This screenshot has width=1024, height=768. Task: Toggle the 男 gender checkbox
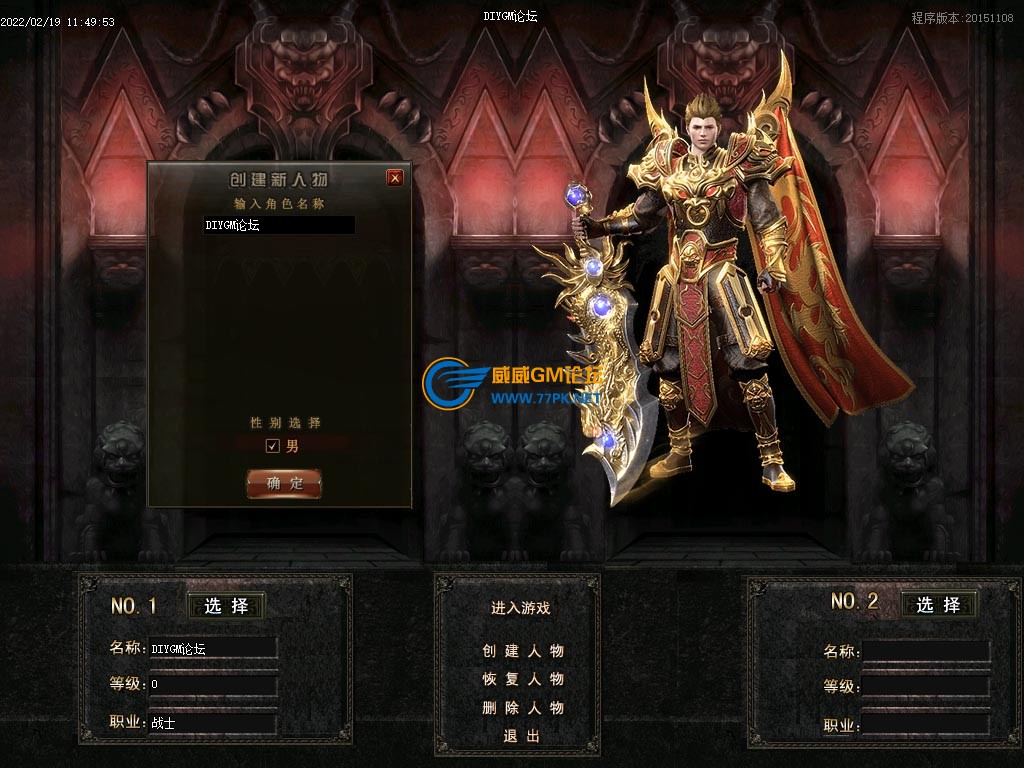pos(272,446)
